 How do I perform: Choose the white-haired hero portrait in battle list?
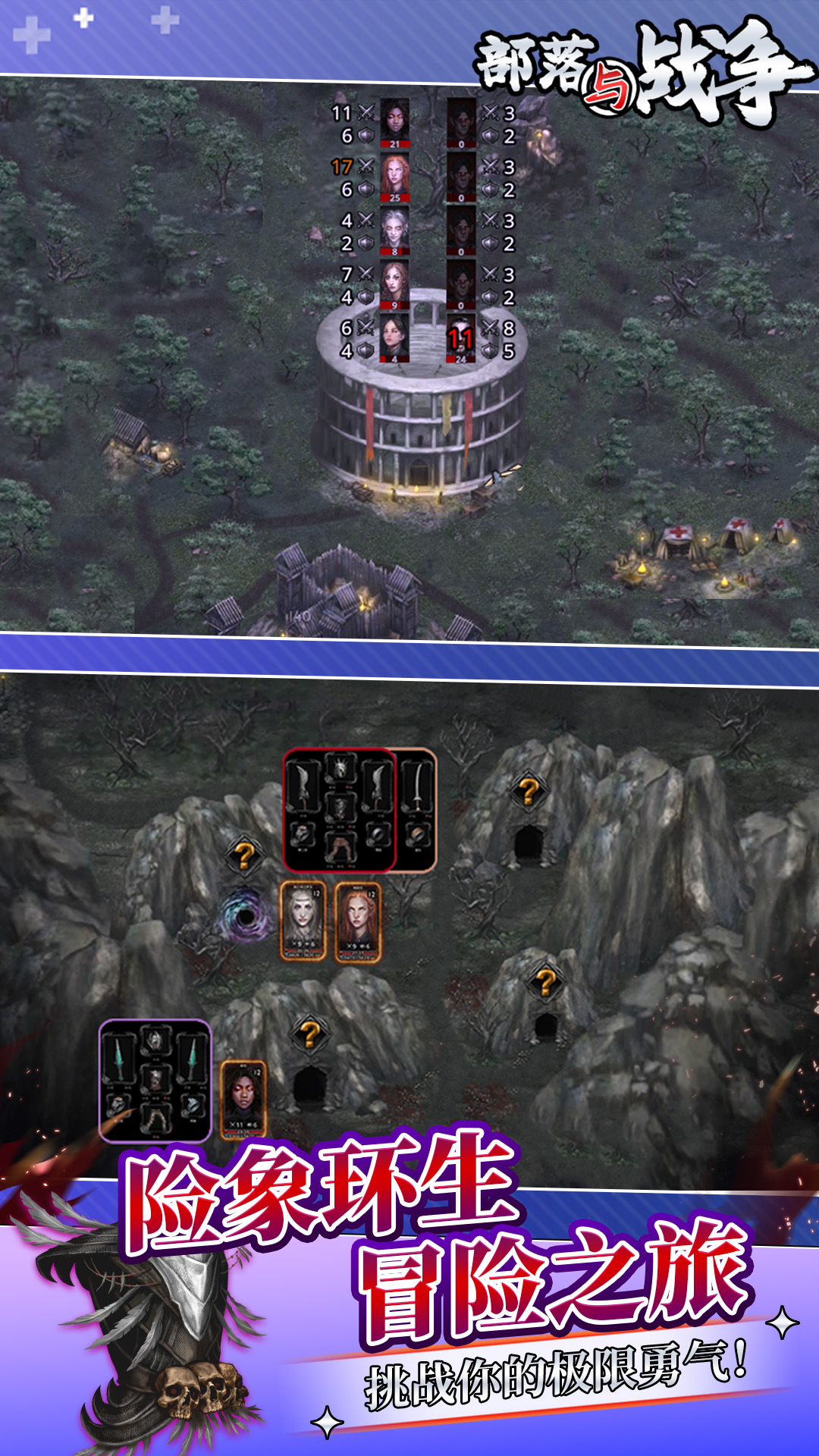click(x=394, y=231)
